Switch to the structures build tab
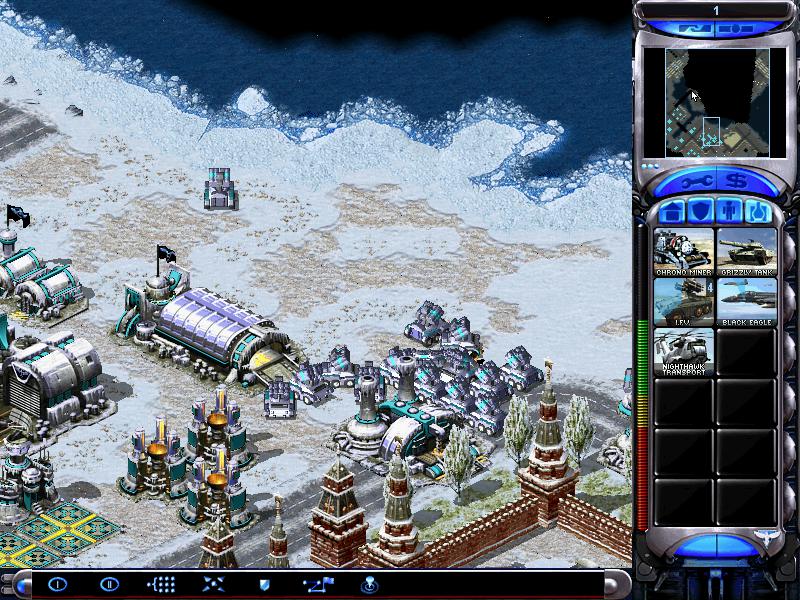Viewport: 800px width, 600px height. click(673, 212)
